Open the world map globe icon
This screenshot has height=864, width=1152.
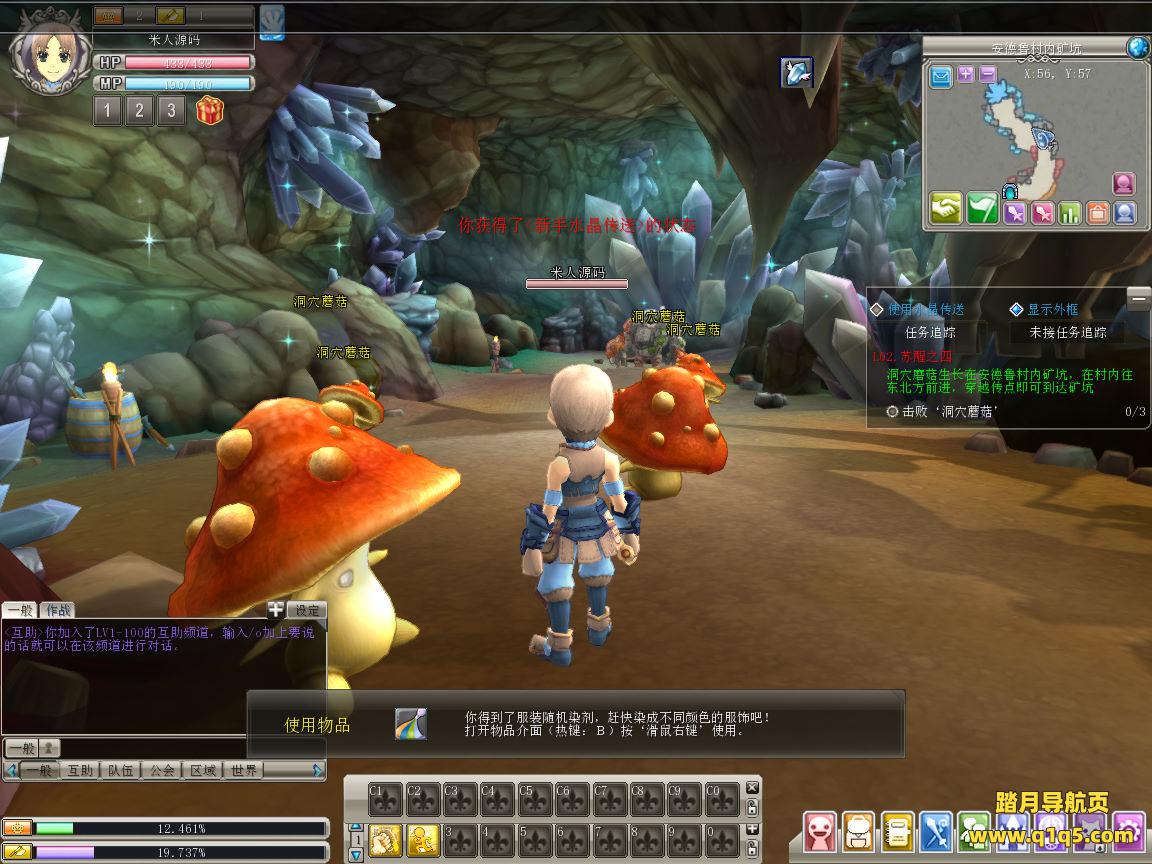click(1137, 47)
